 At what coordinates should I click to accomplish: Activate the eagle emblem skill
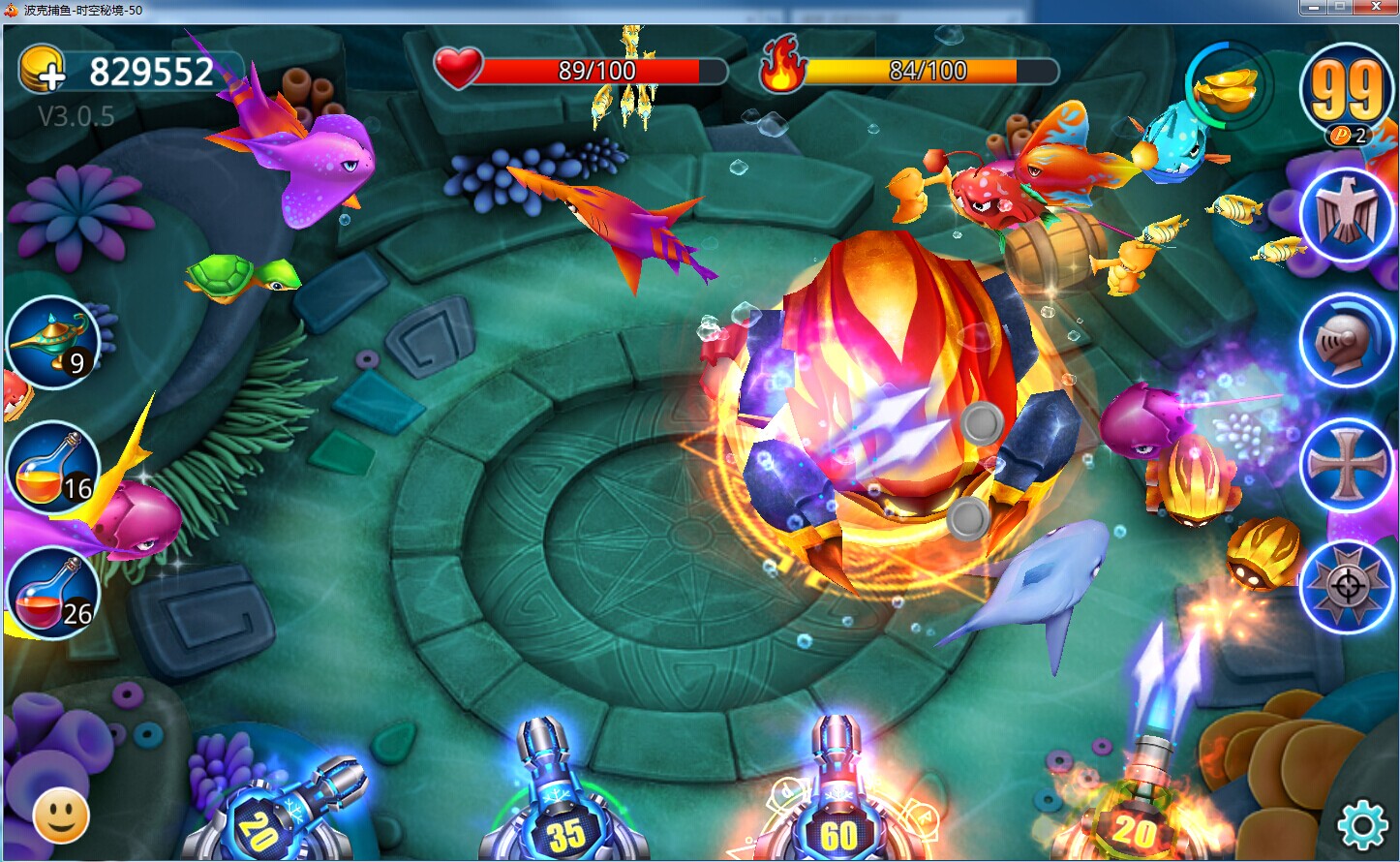click(x=1346, y=215)
